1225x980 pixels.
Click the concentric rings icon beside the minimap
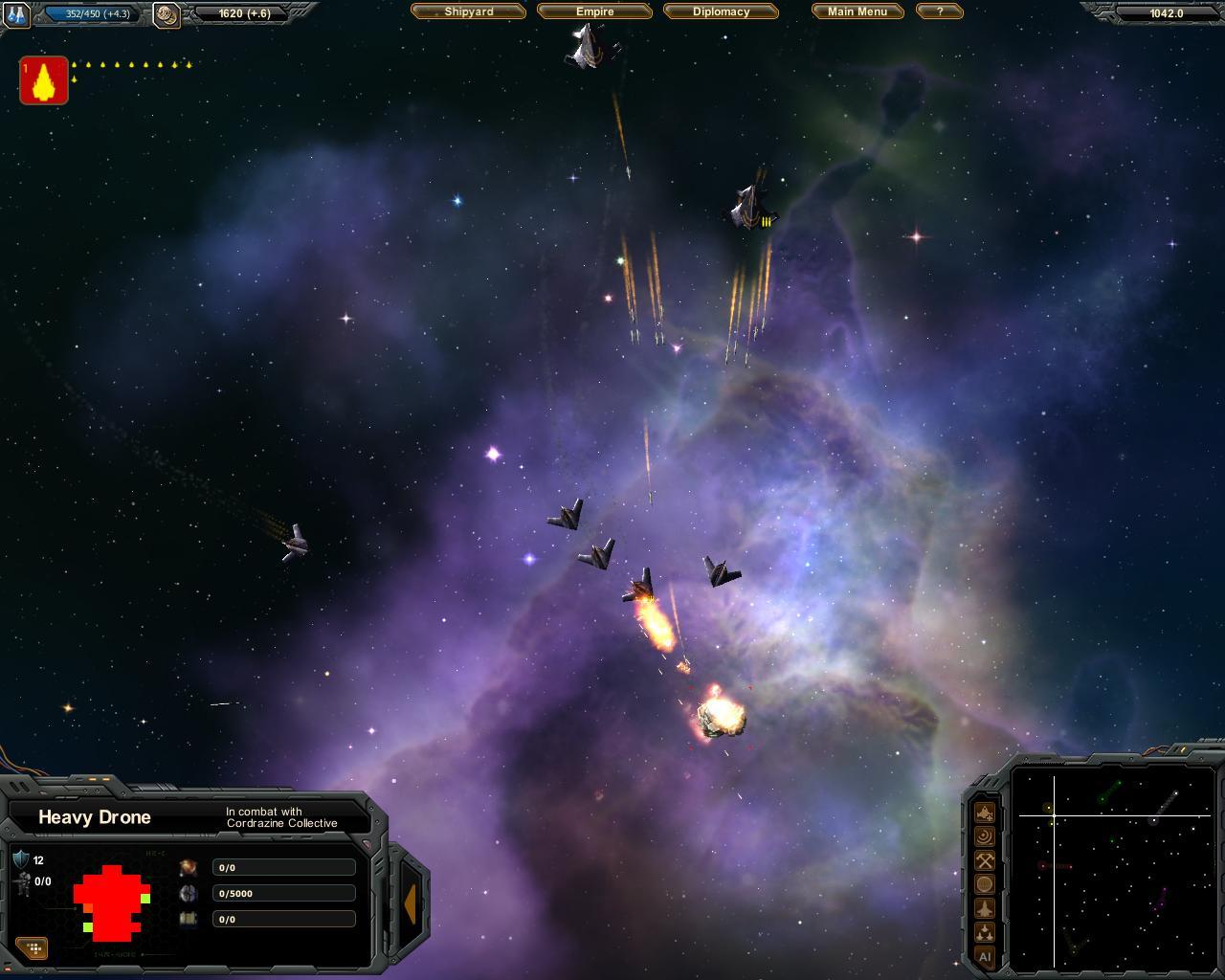(985, 837)
